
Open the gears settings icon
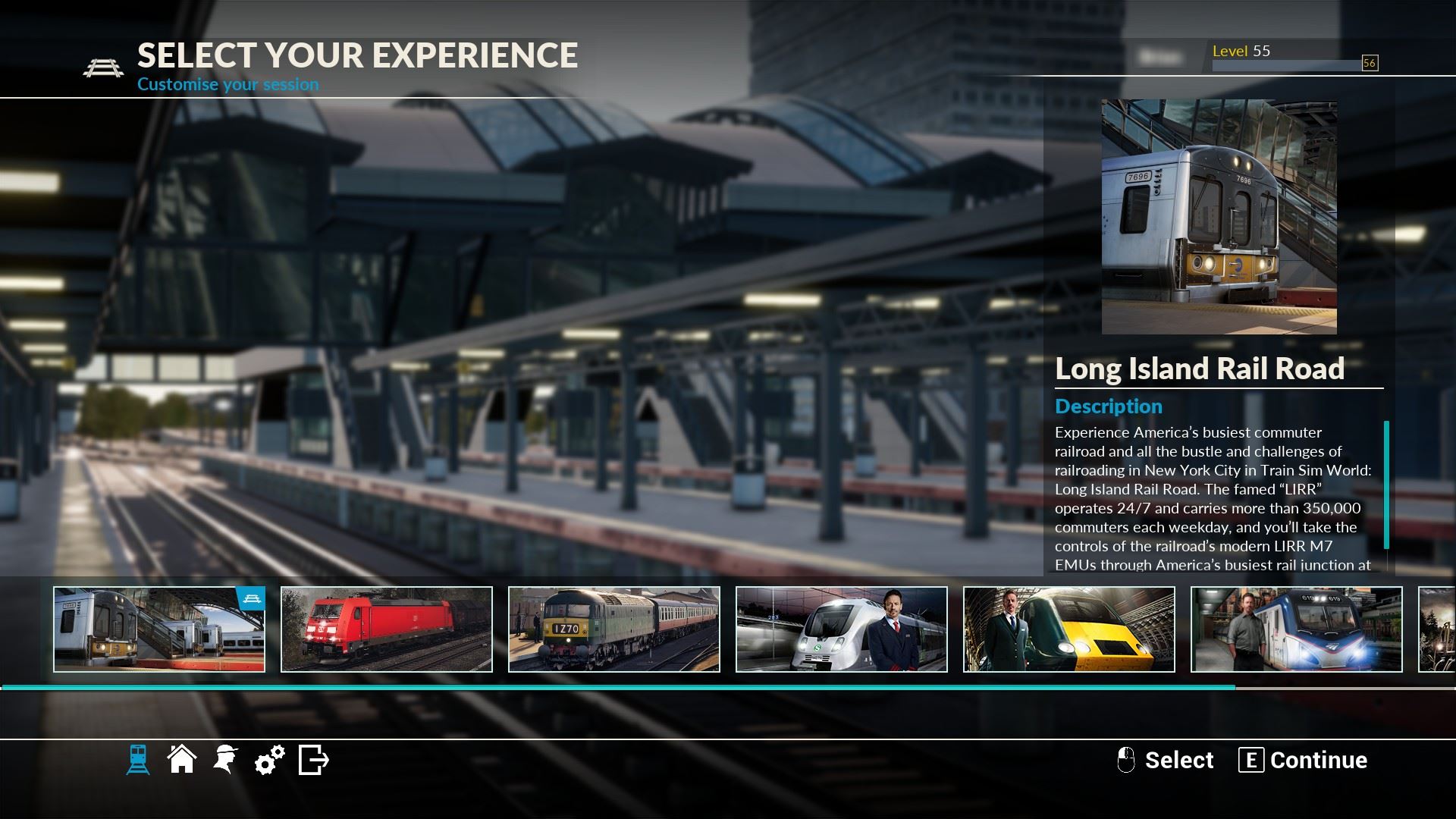click(x=269, y=759)
